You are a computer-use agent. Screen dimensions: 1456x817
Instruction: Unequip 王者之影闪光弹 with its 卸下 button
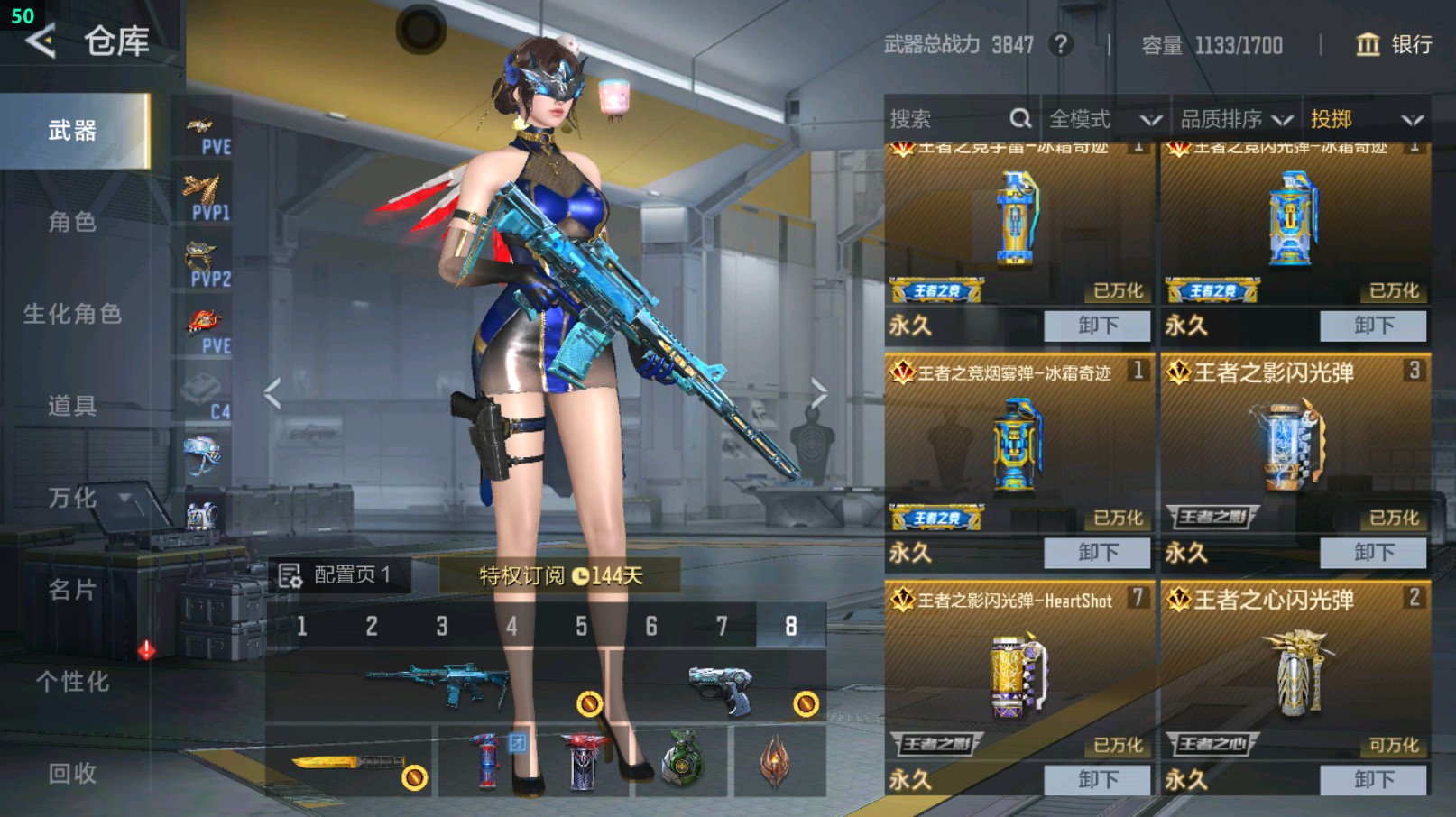point(1373,552)
